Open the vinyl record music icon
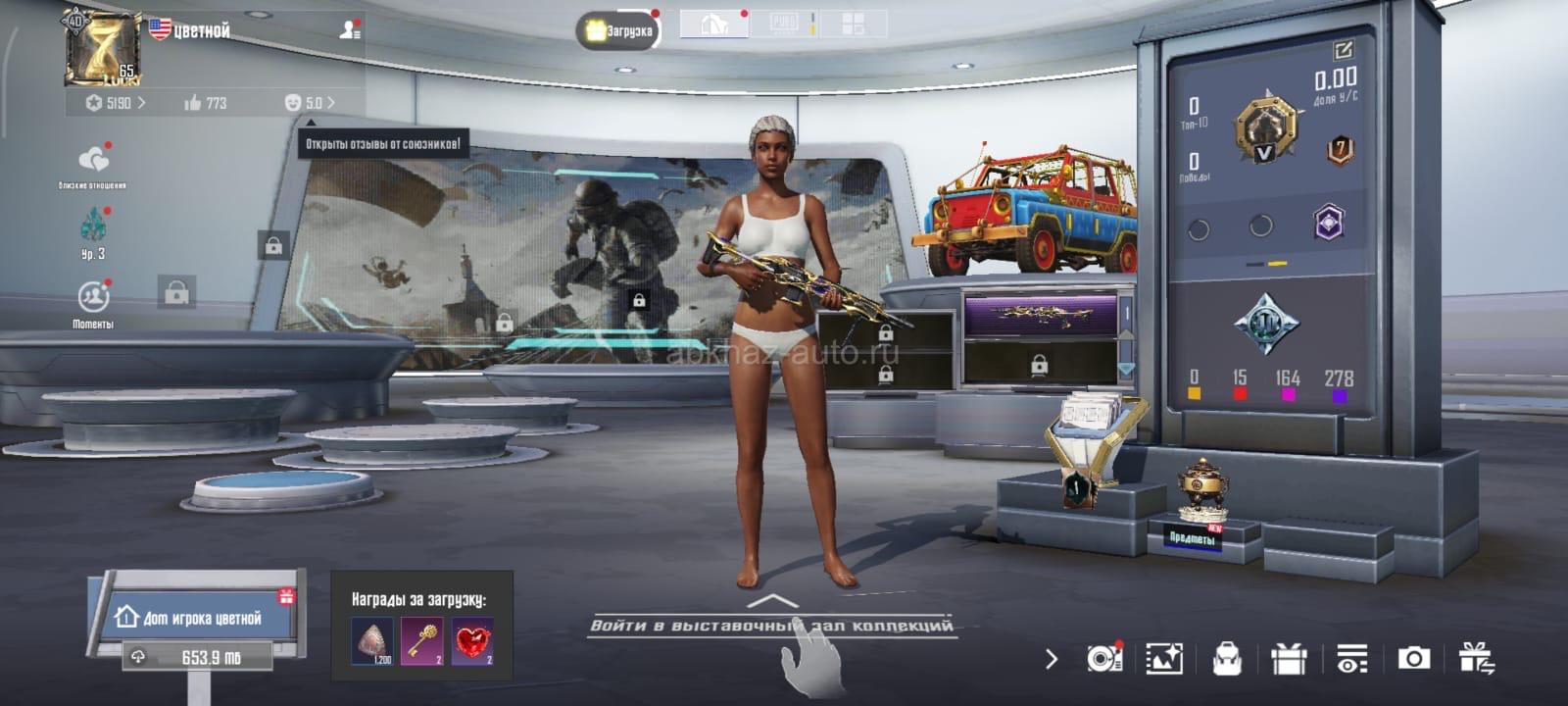This screenshot has height=706, width=1568. (x=1104, y=659)
